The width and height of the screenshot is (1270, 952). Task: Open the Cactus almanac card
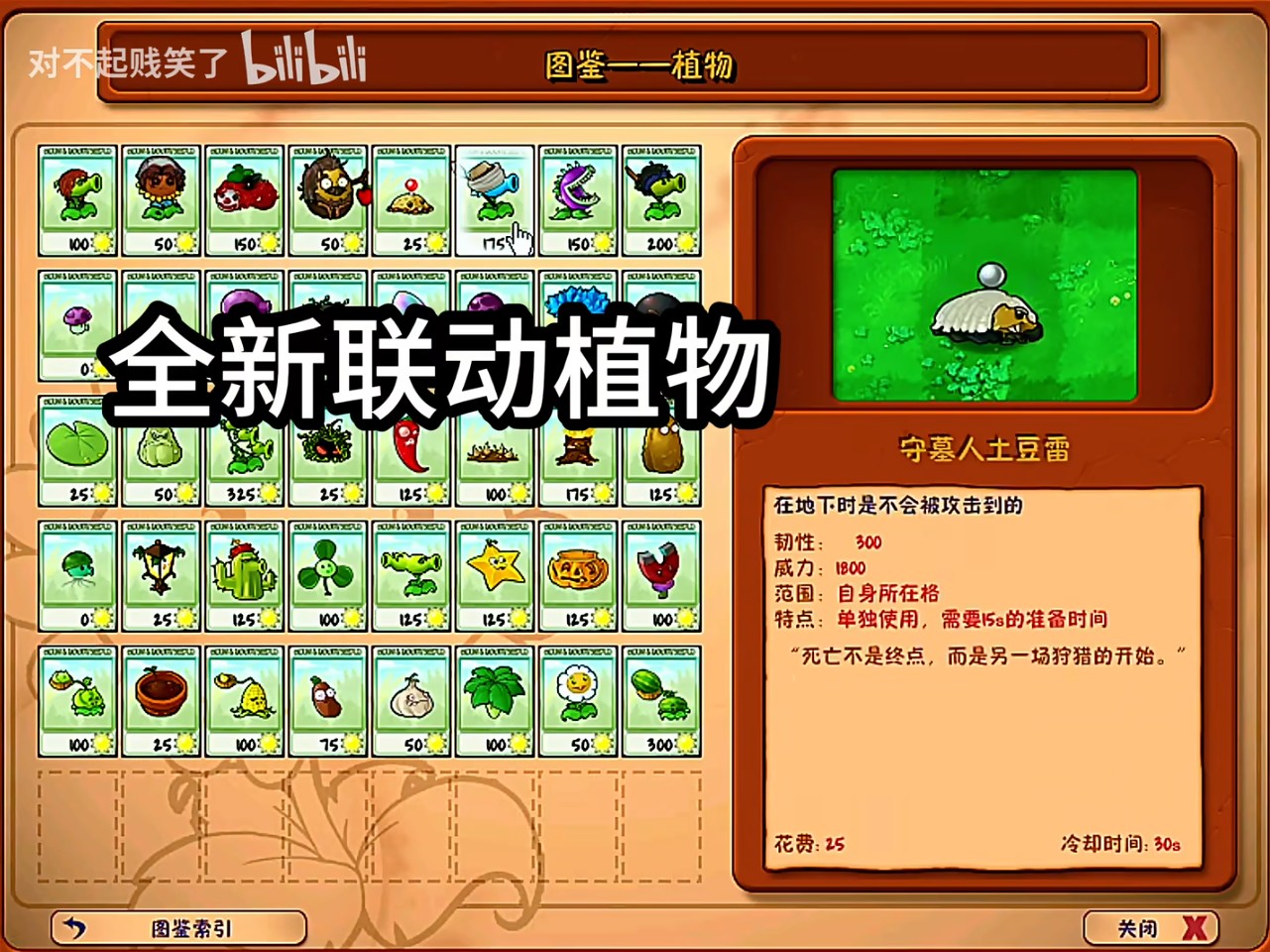245,578
